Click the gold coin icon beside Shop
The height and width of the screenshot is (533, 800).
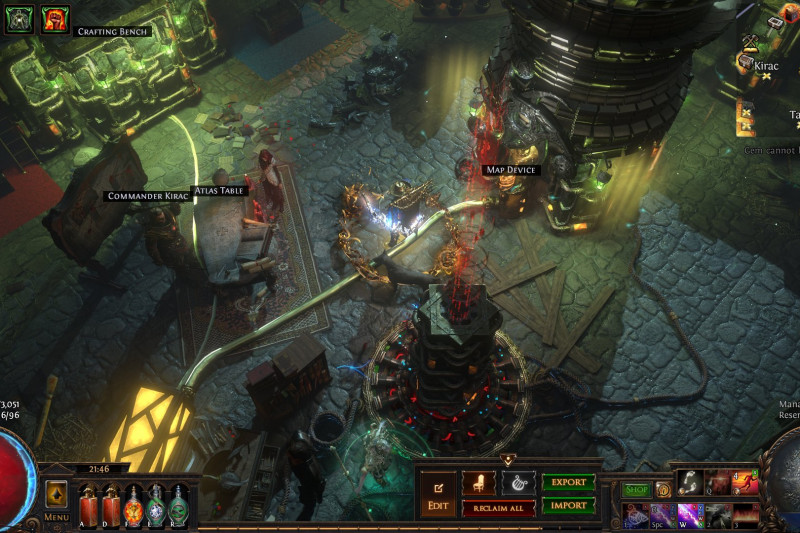point(663,490)
